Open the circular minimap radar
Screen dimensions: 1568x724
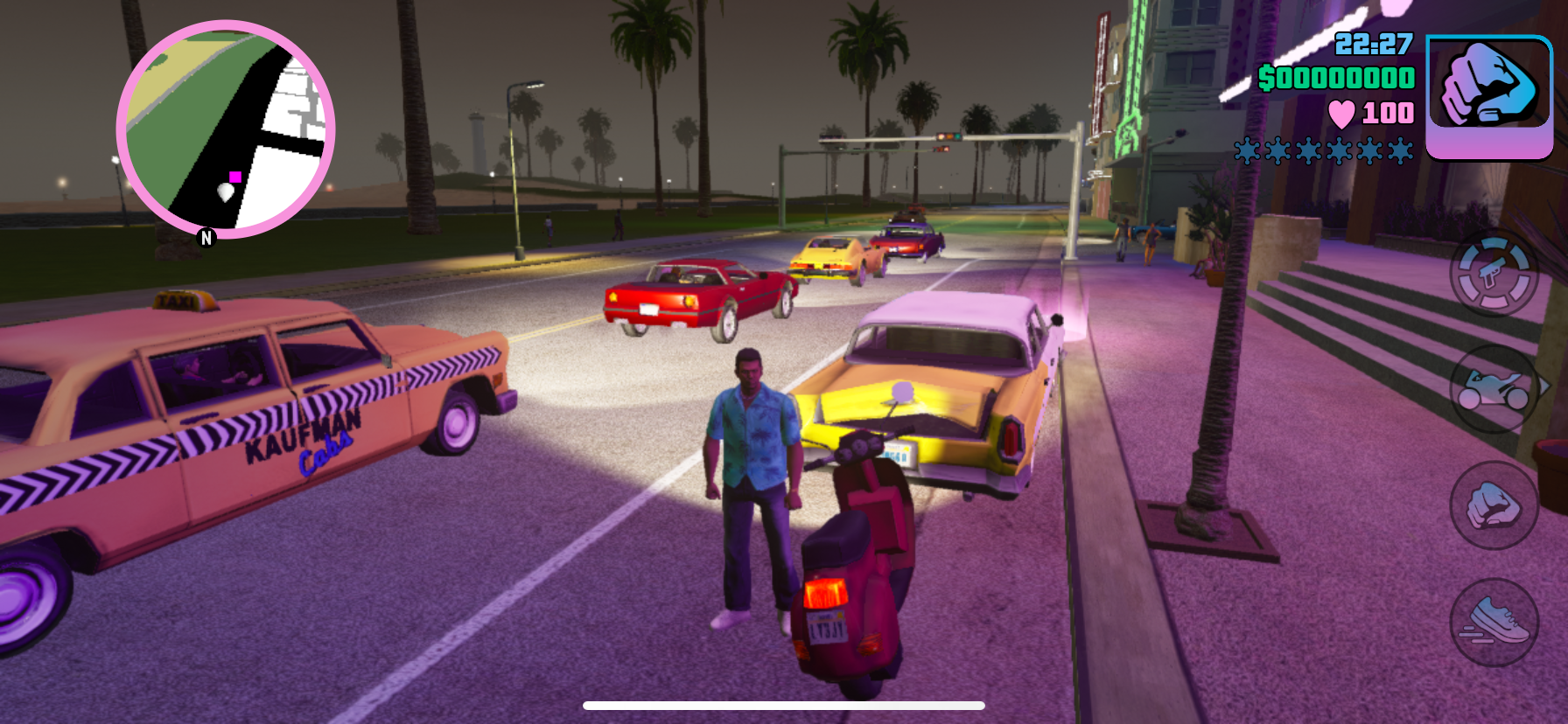pyautogui.click(x=226, y=129)
